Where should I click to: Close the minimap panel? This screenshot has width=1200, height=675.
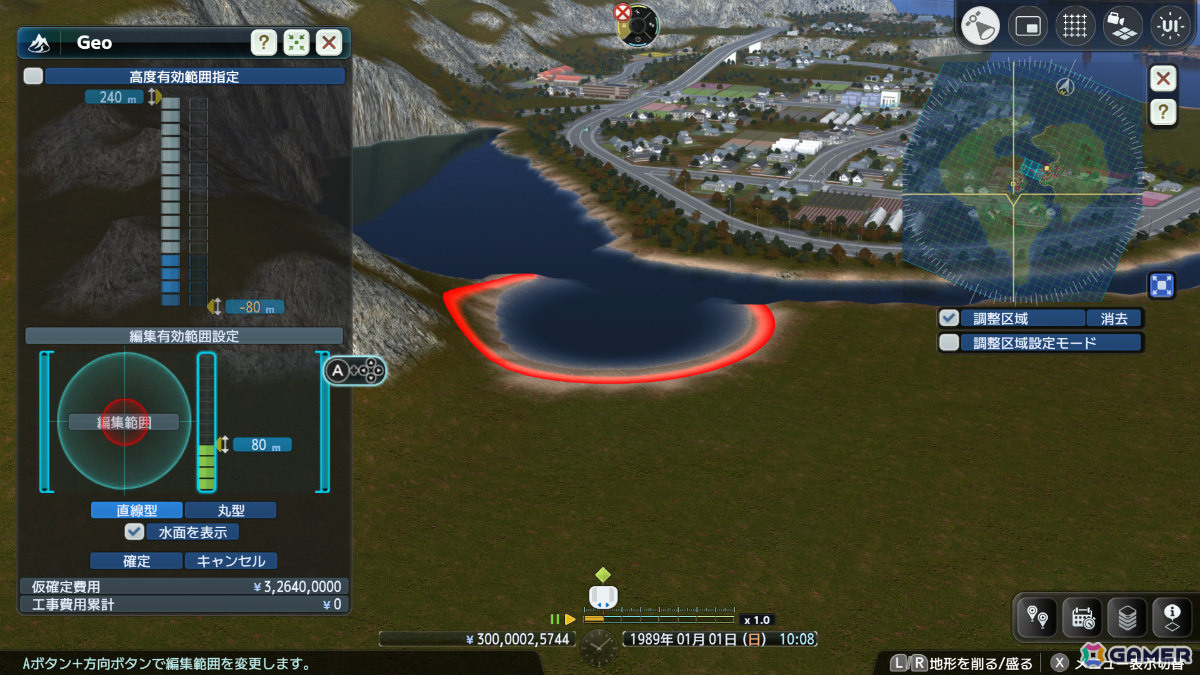pyautogui.click(x=1162, y=79)
